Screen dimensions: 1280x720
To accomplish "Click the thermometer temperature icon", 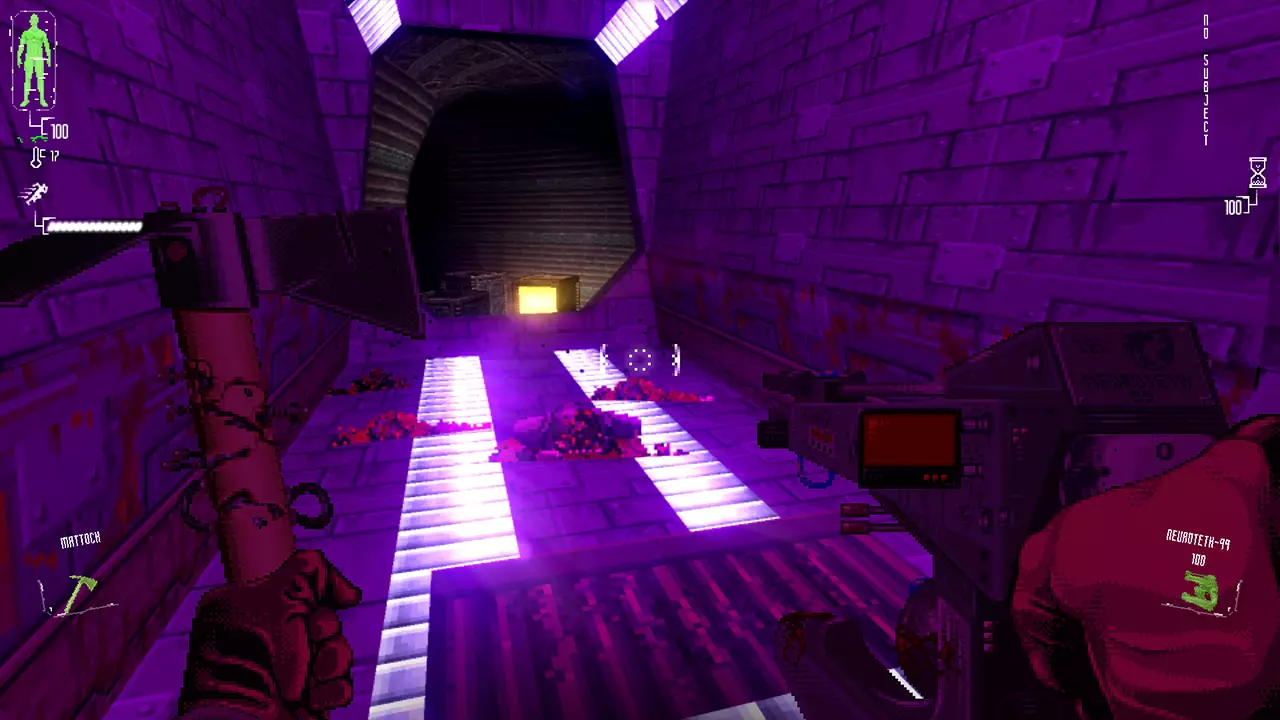I will pyautogui.click(x=37, y=157).
